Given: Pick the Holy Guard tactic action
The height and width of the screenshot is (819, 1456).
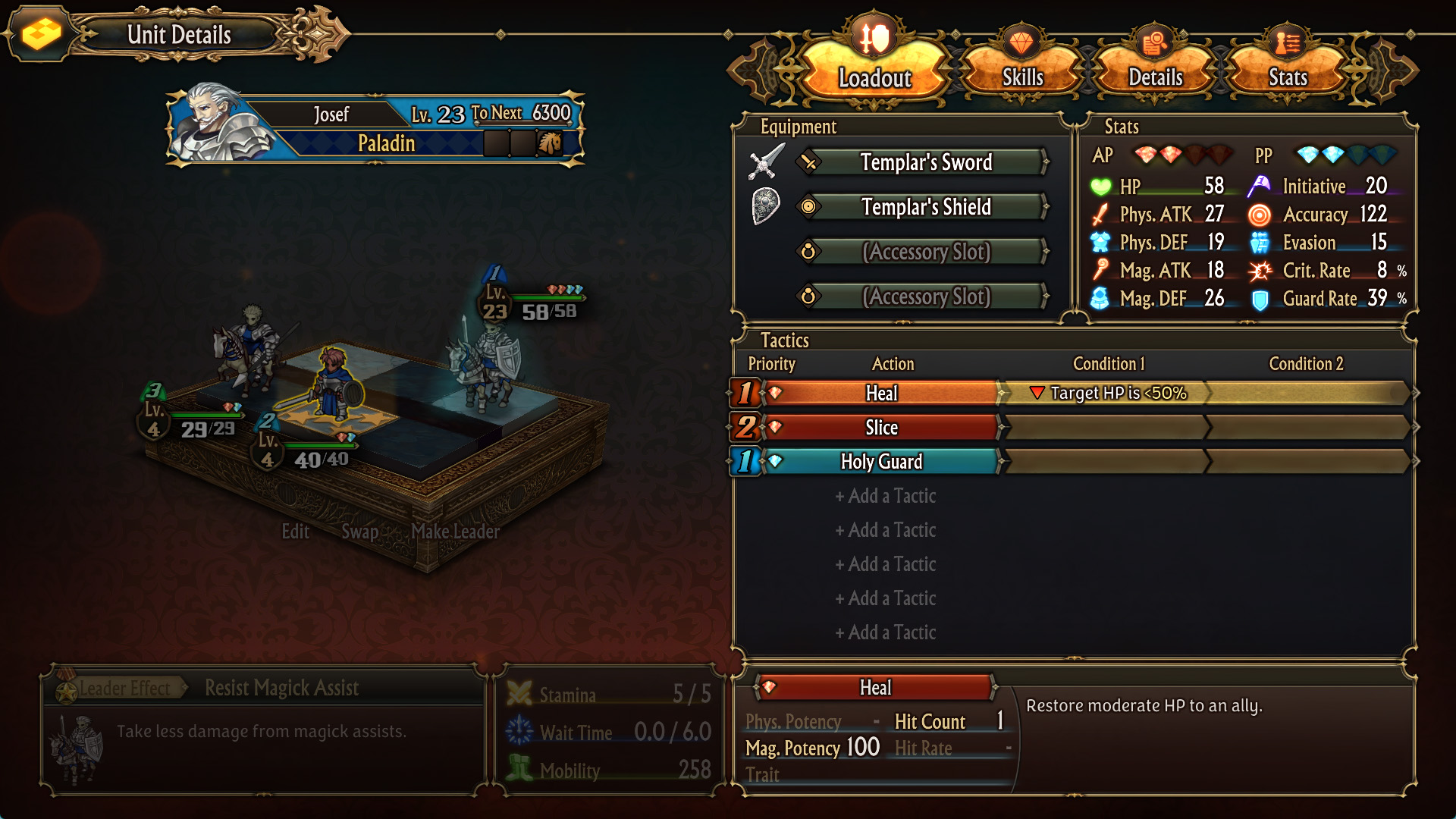Looking at the screenshot, I should tap(881, 461).
